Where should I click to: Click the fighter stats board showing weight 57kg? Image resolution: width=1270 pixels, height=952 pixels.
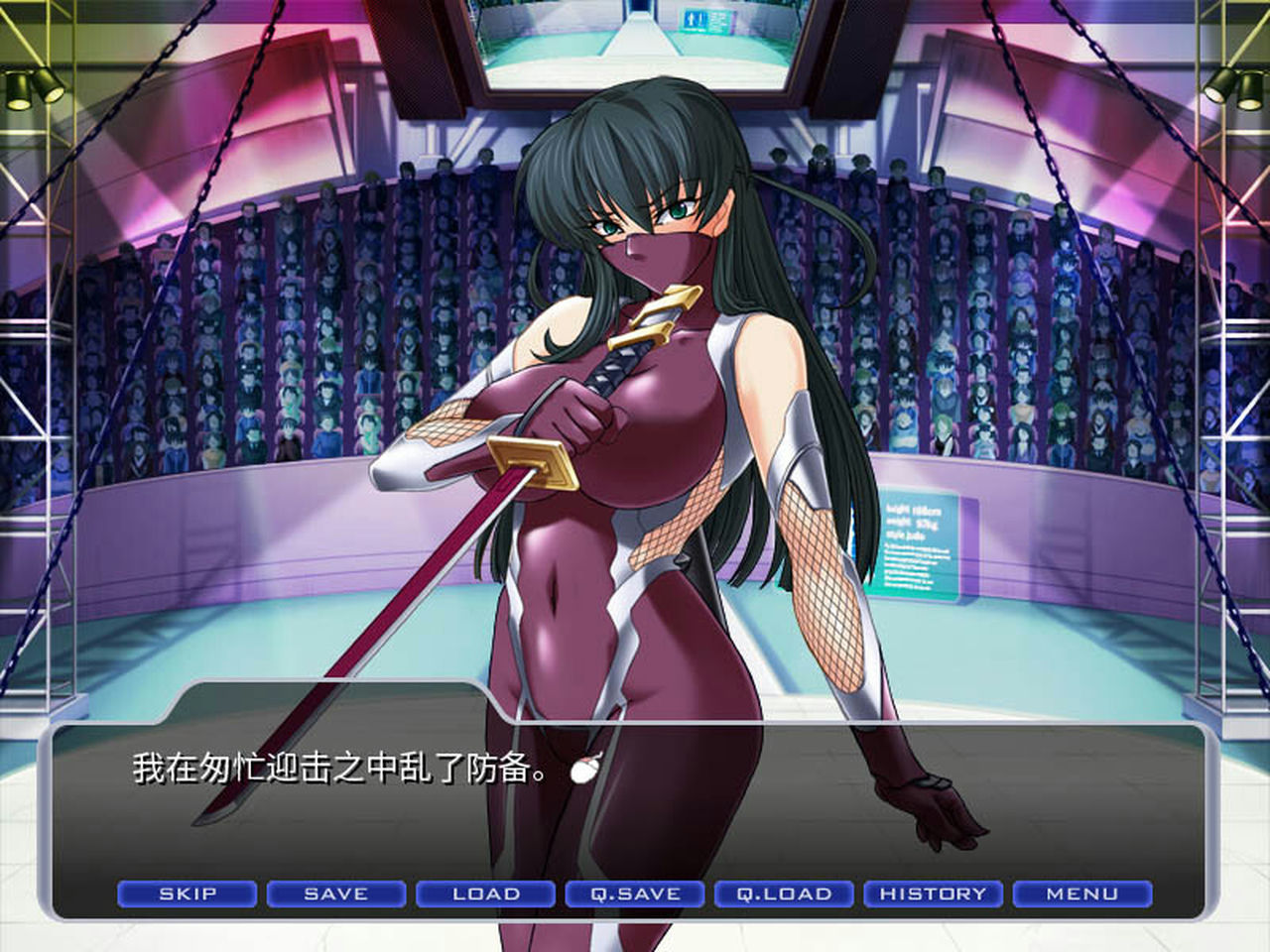click(918, 540)
